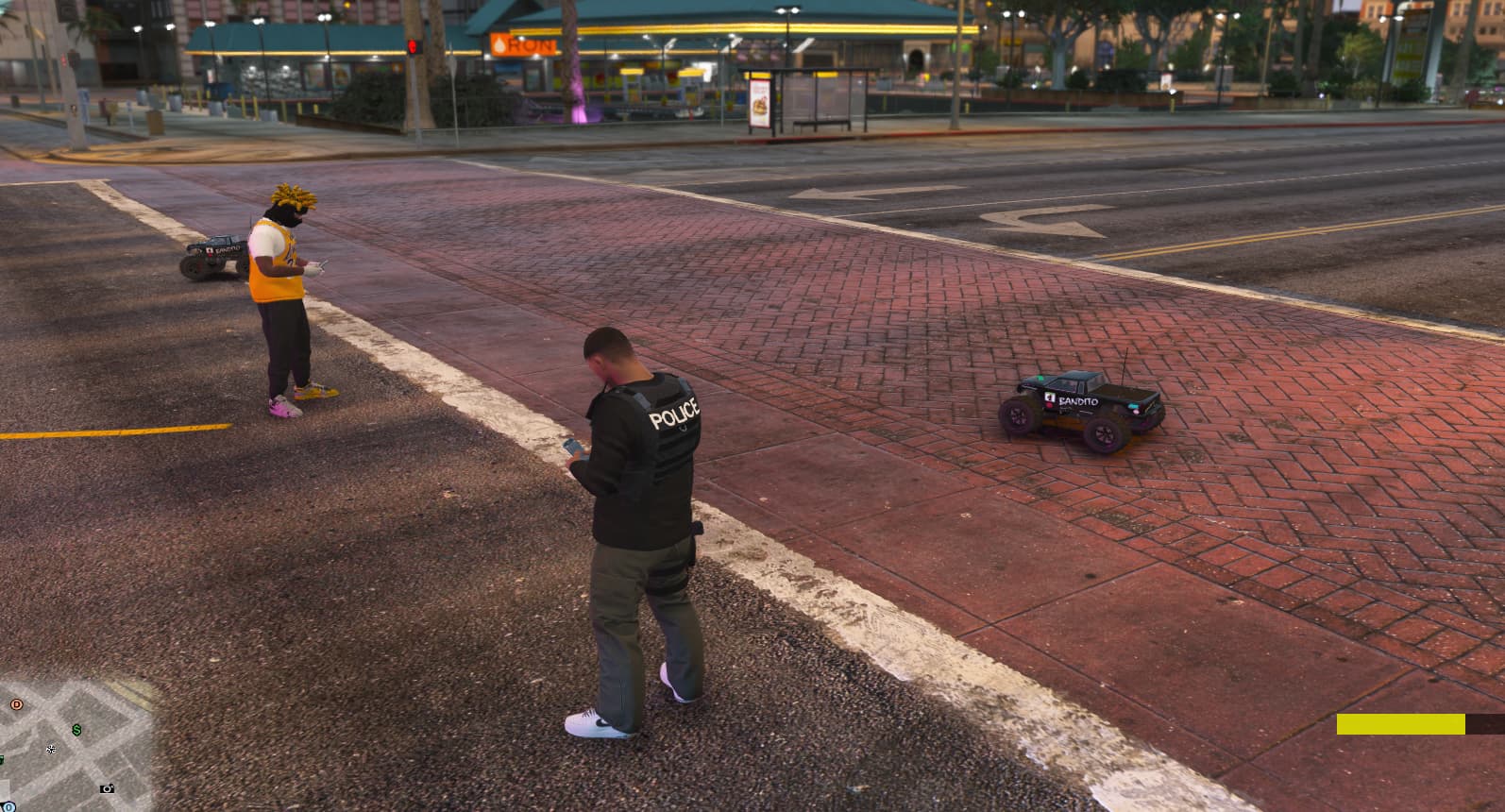Click the white player arrow on the minimap

(51, 749)
